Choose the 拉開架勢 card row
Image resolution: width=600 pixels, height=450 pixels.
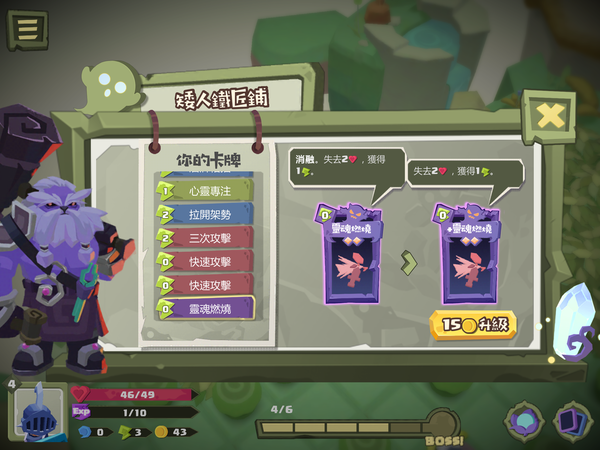204,214
